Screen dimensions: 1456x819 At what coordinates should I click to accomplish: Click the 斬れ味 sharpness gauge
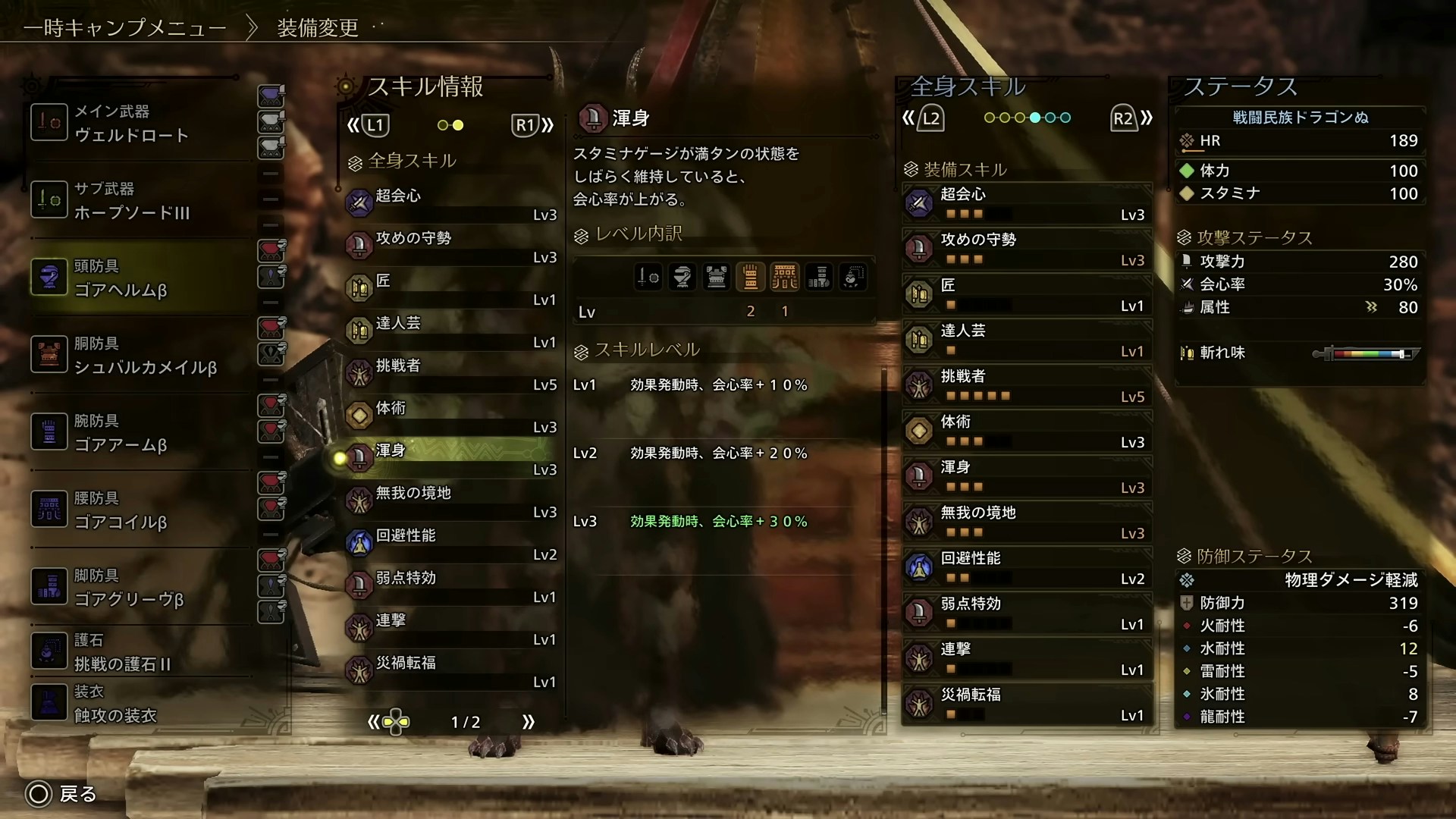[1365, 353]
